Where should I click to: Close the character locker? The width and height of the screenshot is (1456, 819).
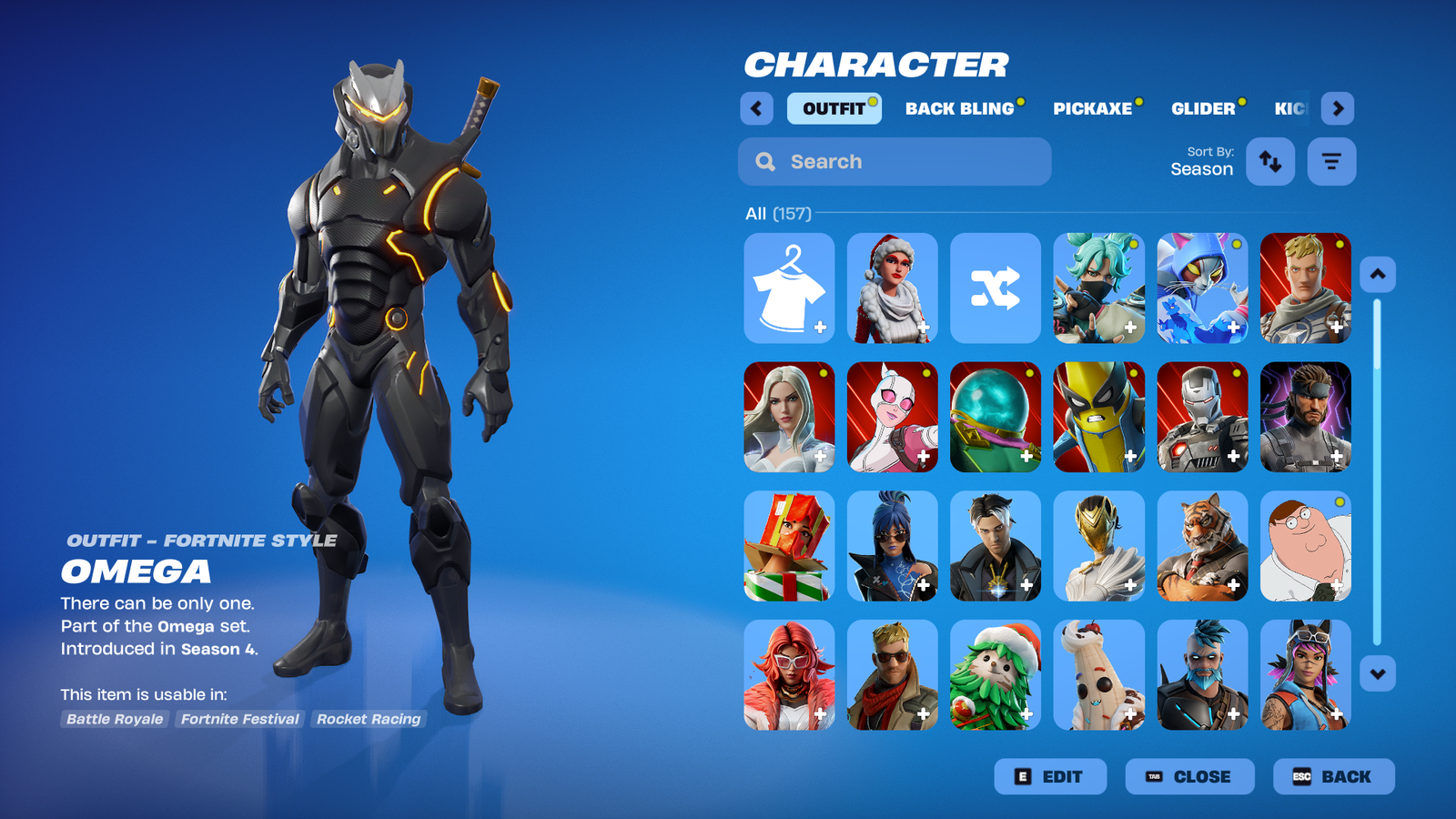pos(1189,776)
